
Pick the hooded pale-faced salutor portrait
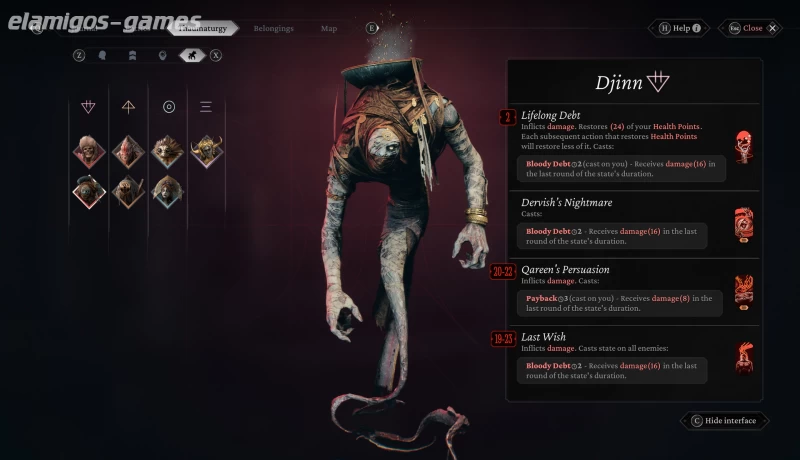click(x=167, y=191)
